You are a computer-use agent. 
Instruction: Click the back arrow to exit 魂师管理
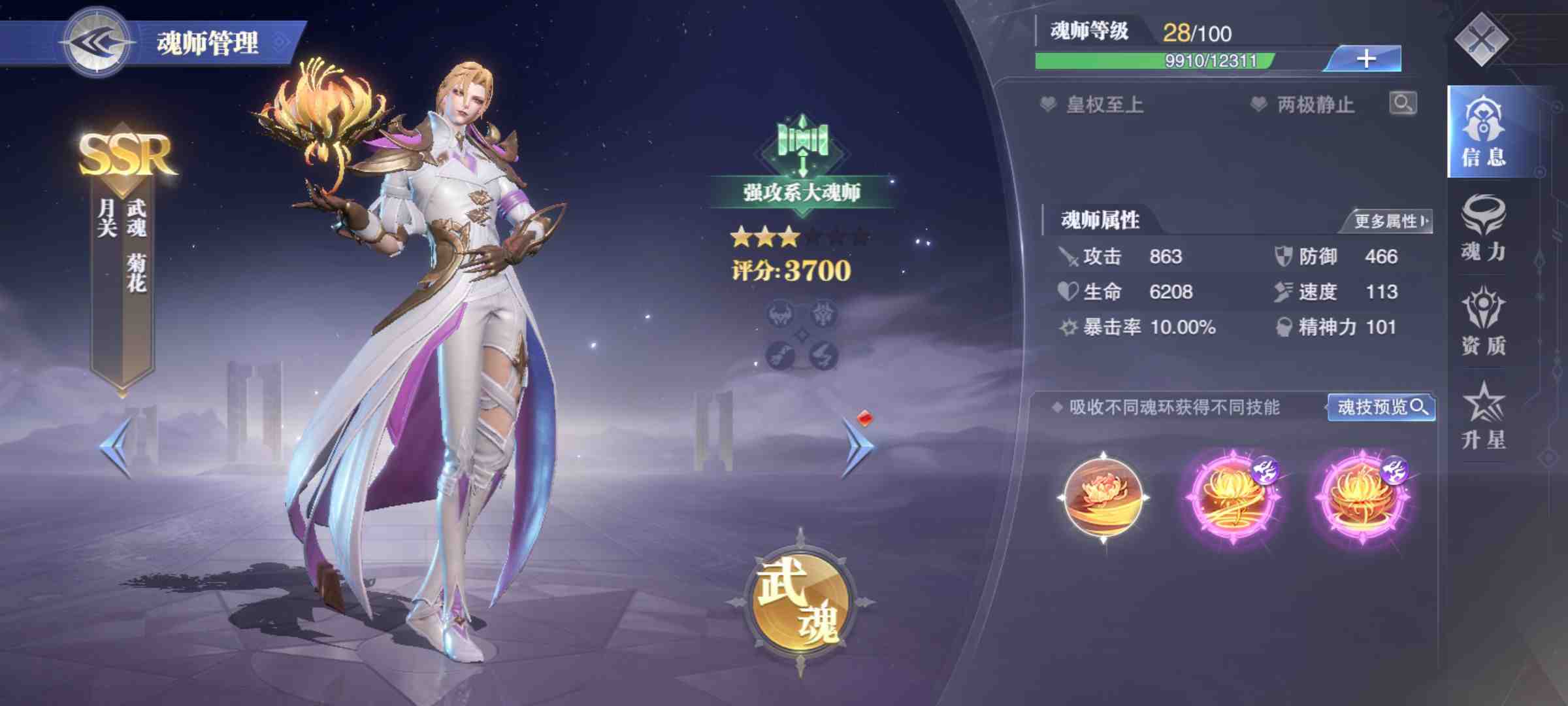point(97,41)
